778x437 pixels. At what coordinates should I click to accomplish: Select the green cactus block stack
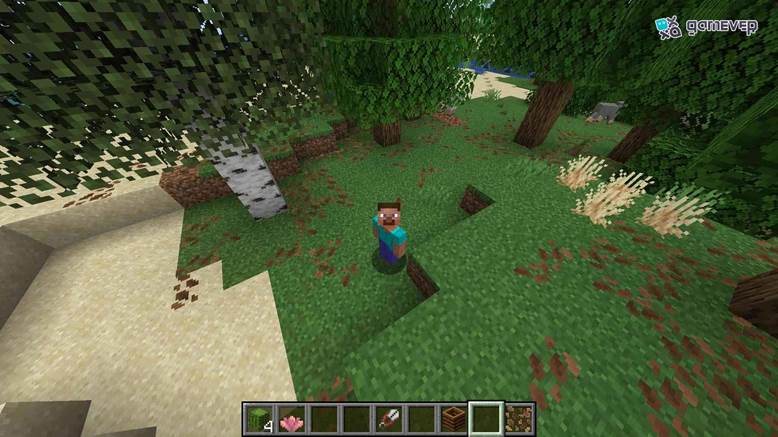258,419
